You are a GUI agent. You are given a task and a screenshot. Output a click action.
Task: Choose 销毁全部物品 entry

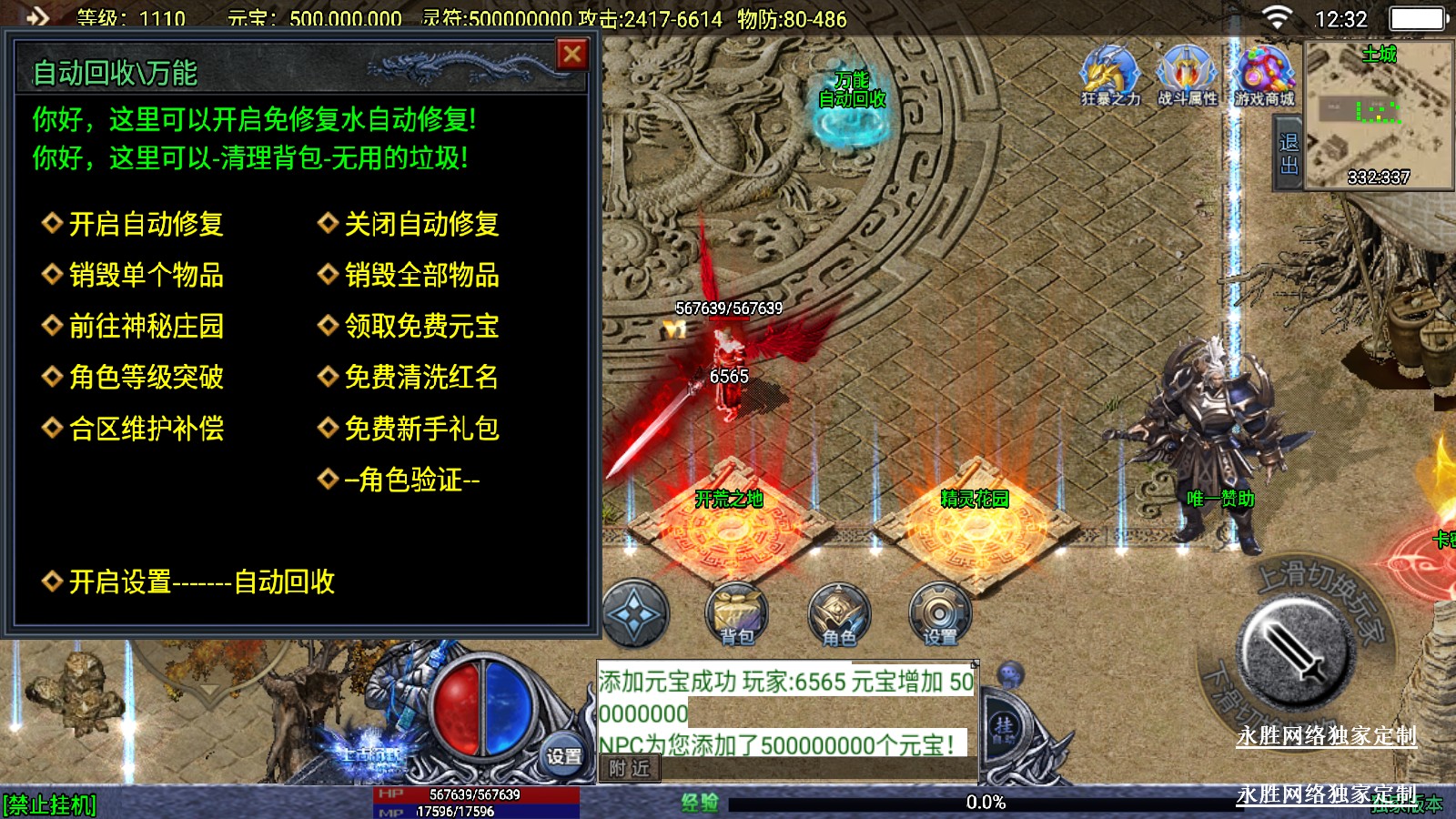click(420, 275)
